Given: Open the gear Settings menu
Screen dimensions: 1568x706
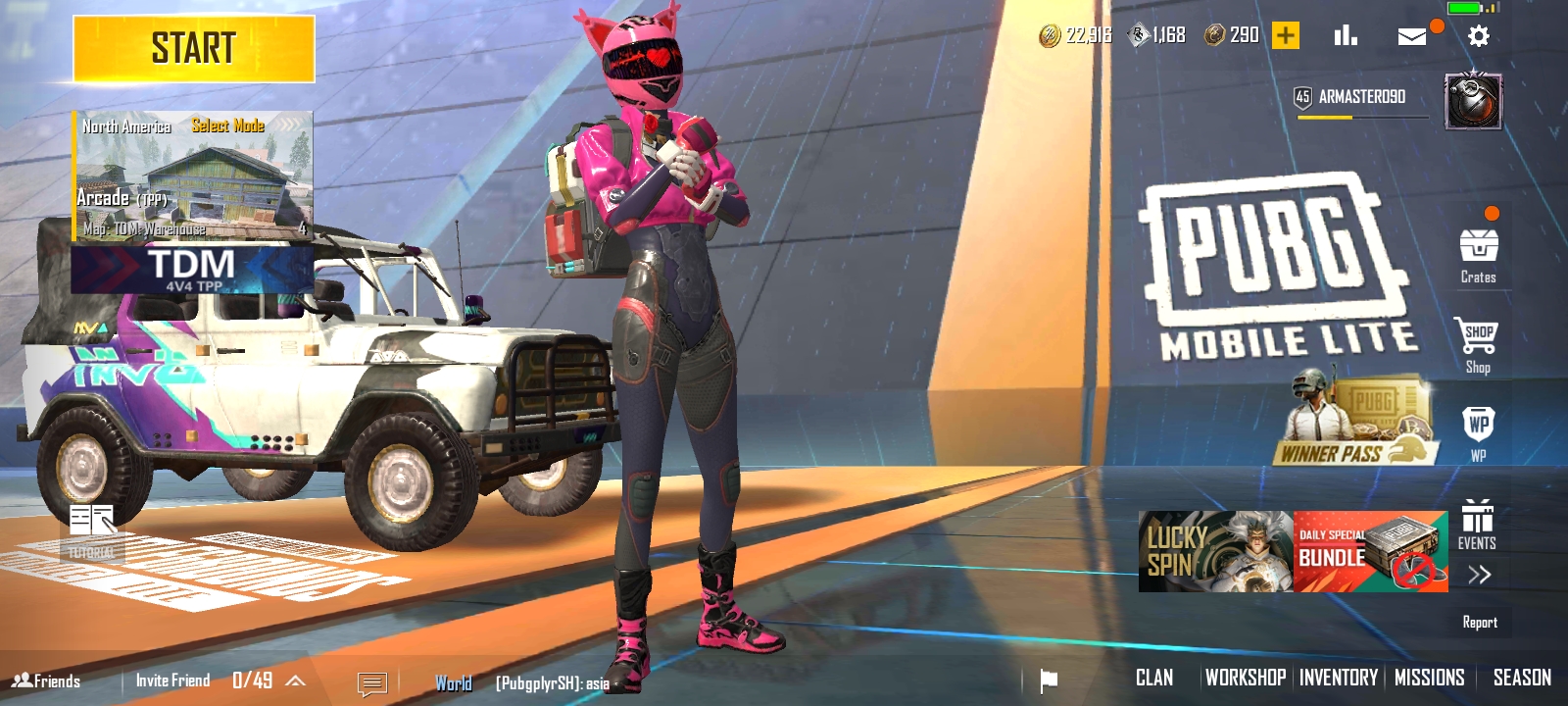Looking at the screenshot, I should [1478, 36].
